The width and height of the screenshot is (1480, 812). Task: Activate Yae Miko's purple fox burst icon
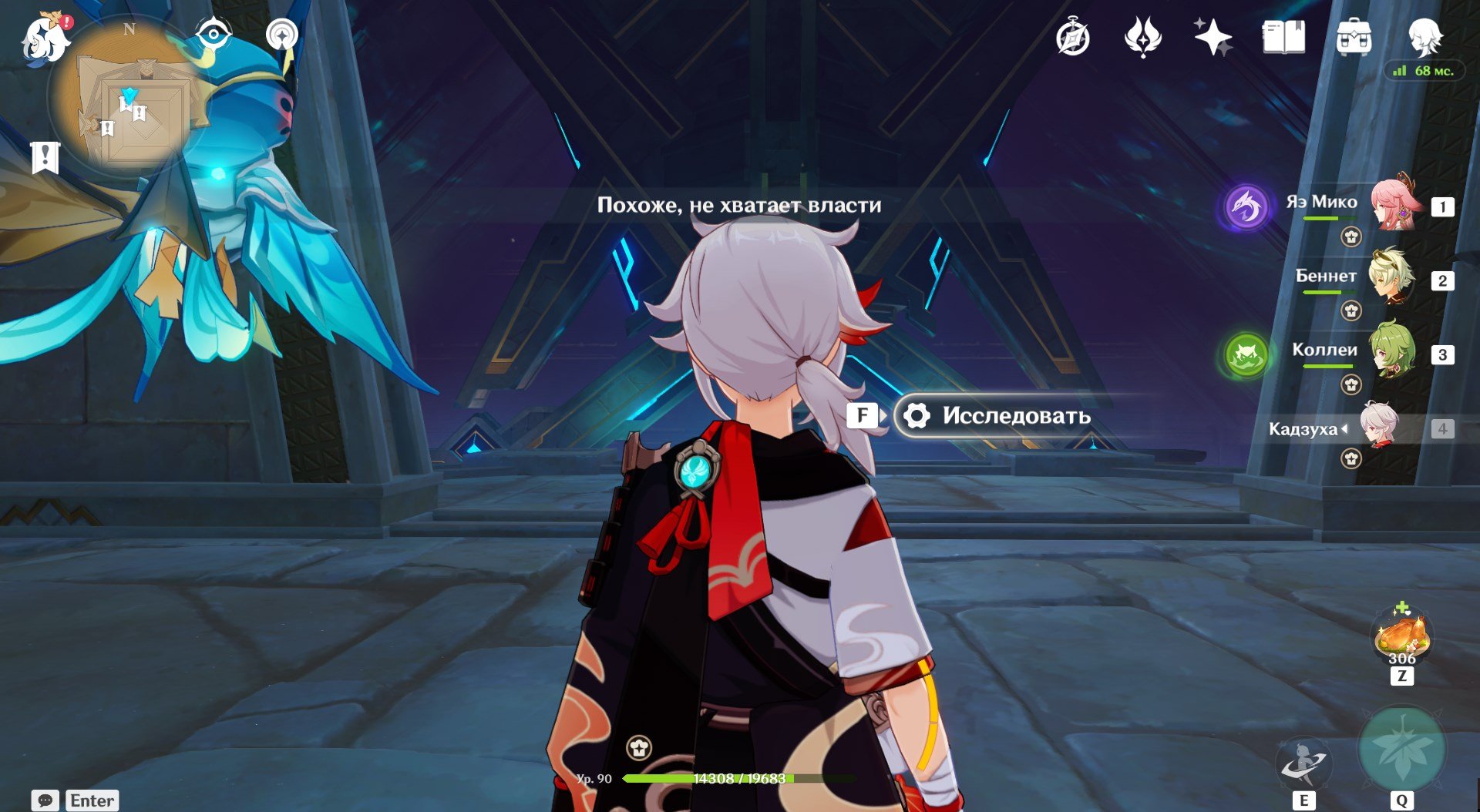click(1246, 206)
